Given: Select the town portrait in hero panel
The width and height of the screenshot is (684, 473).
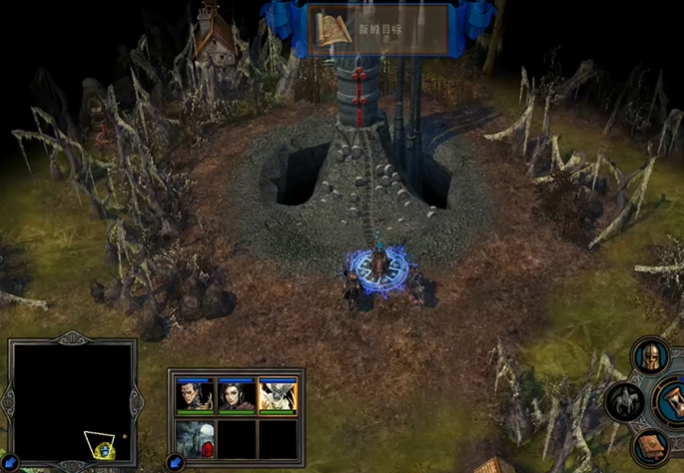Looking at the screenshot, I should coord(195,438).
